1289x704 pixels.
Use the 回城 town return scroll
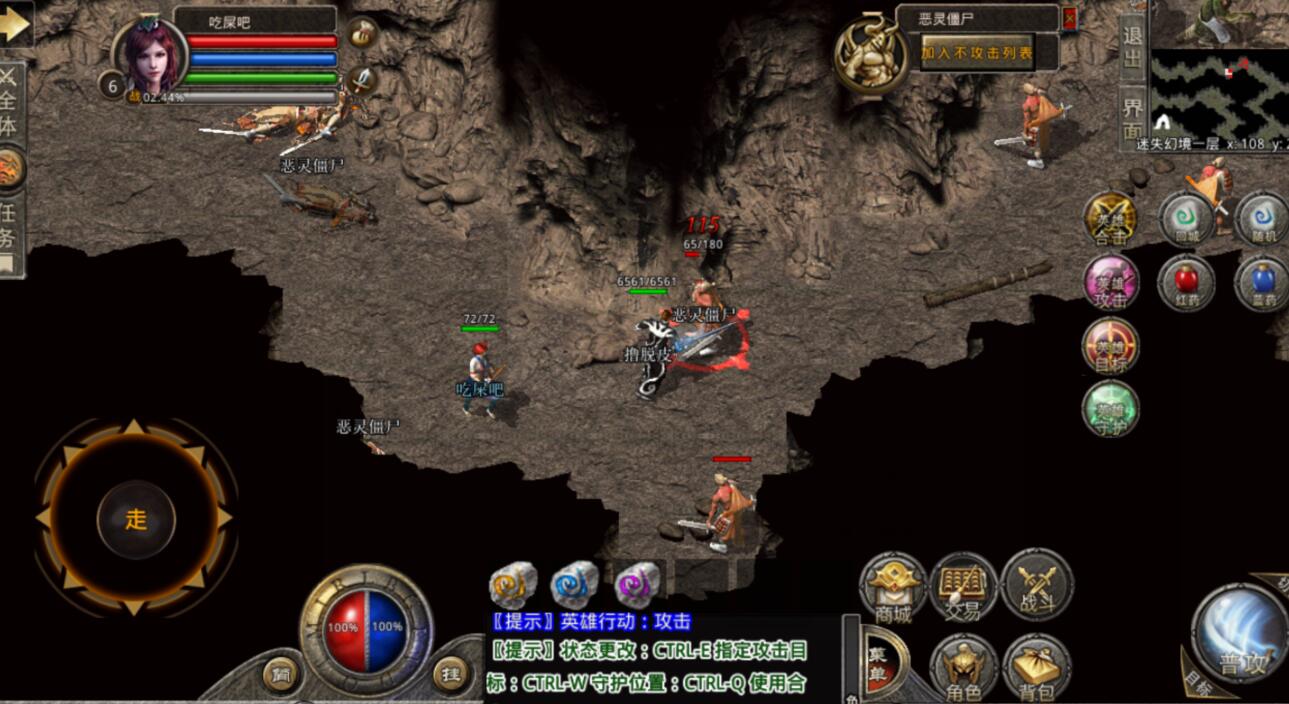[x=1186, y=219]
